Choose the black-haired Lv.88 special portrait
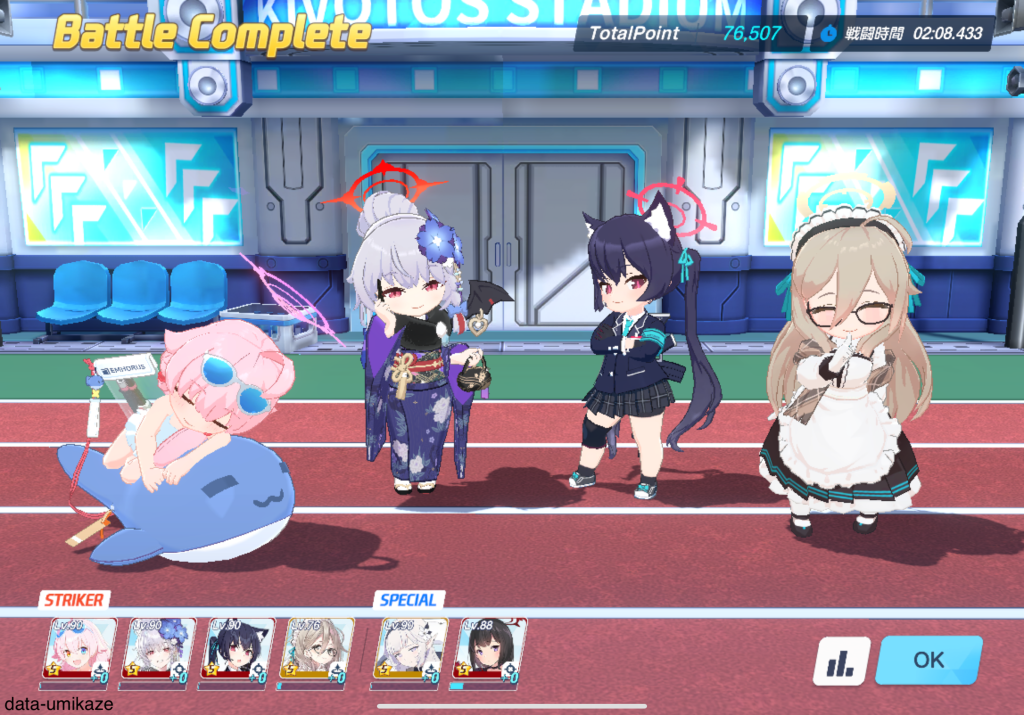Viewport: 1024px width, 715px height. [x=490, y=651]
